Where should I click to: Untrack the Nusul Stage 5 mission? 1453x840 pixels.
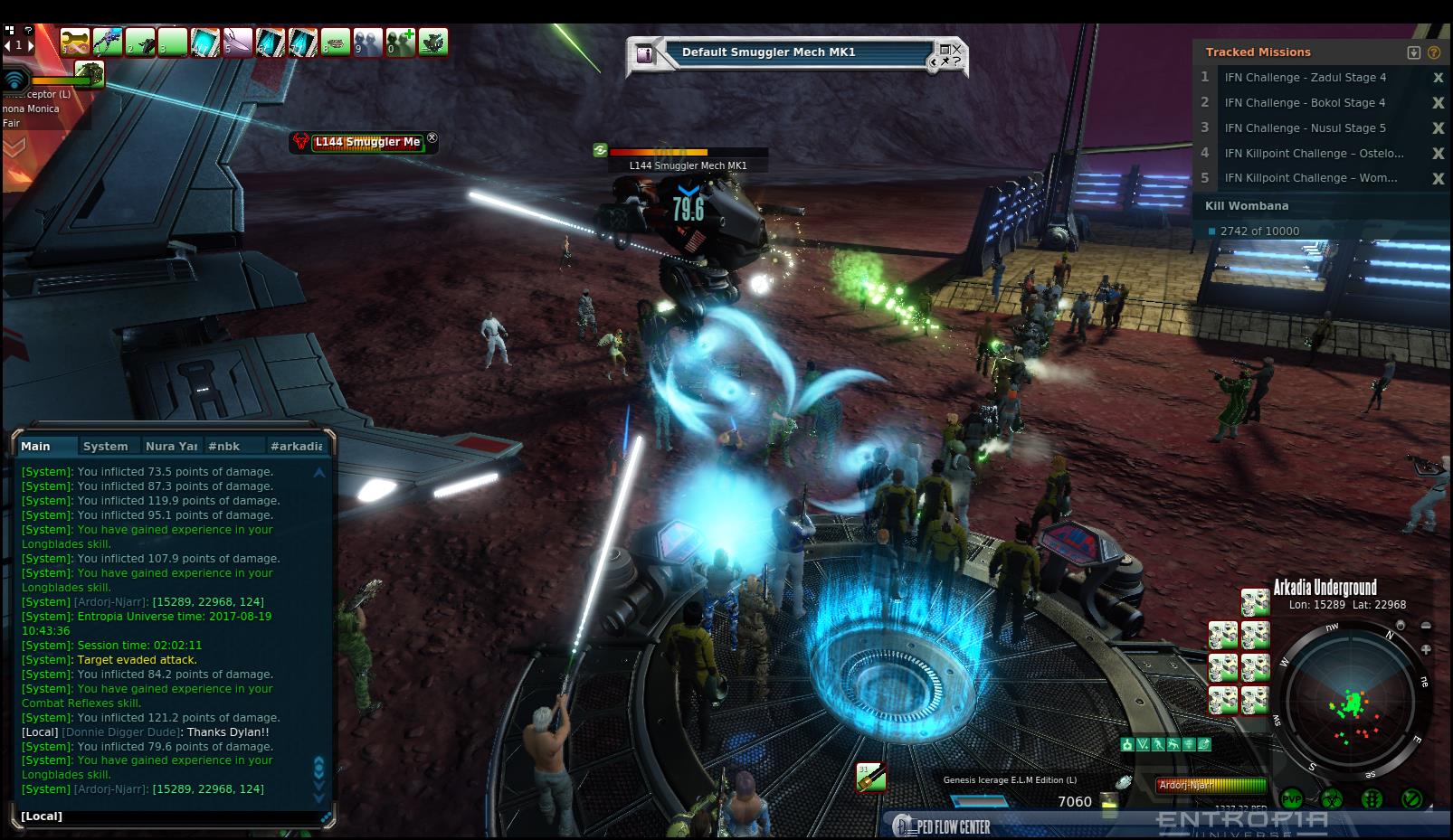pyautogui.click(x=1438, y=128)
